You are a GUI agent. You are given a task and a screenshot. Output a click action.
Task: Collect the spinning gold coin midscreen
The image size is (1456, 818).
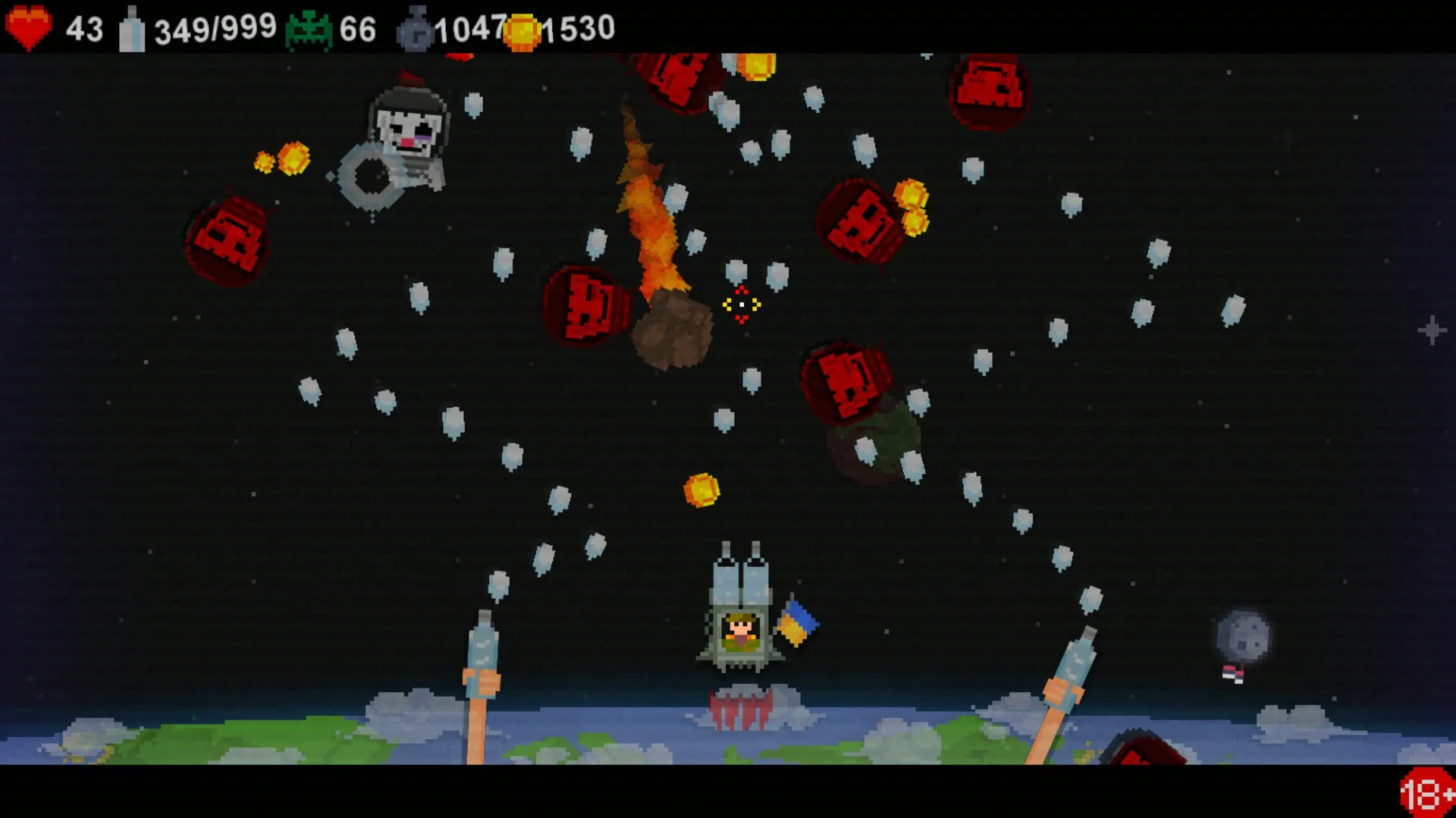[701, 491]
